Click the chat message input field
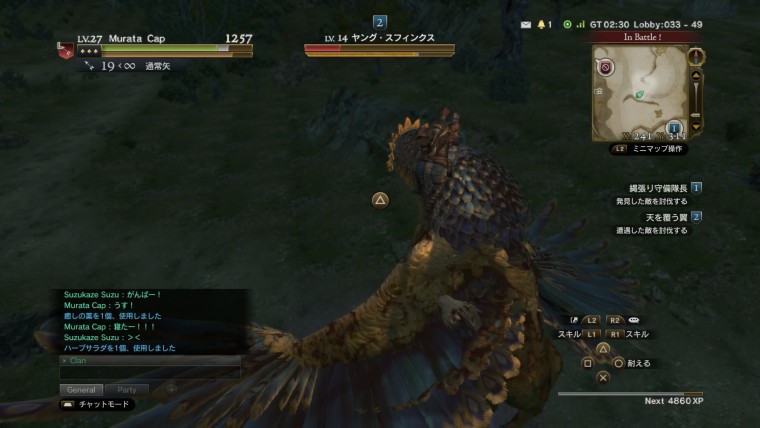 tap(150, 372)
